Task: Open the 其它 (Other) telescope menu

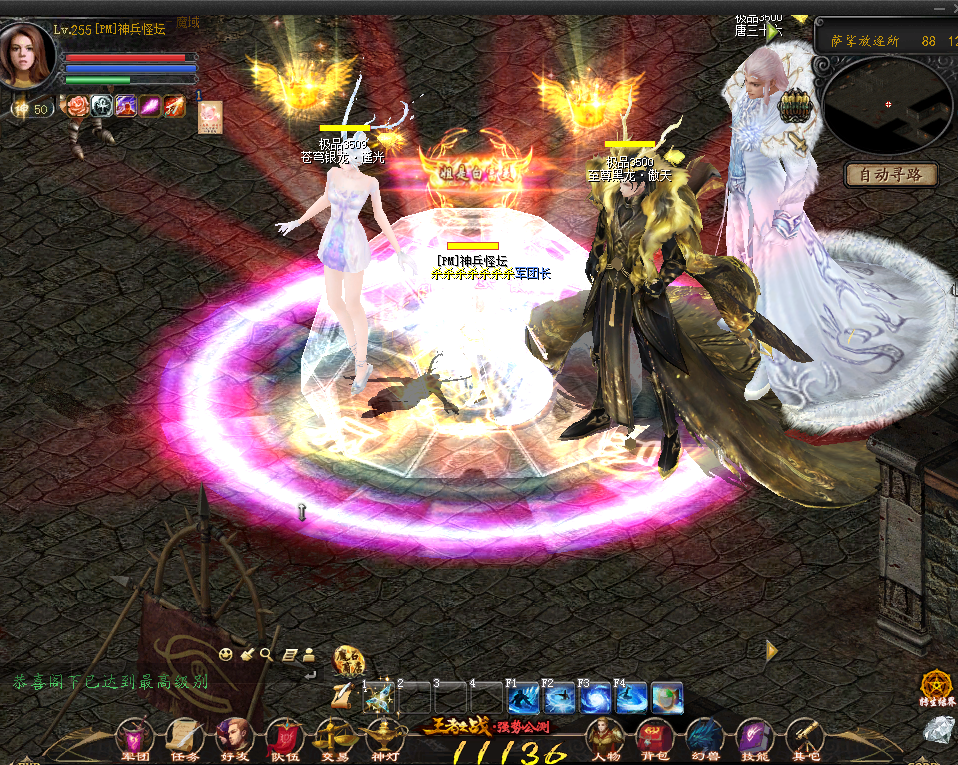Action: coord(805,737)
